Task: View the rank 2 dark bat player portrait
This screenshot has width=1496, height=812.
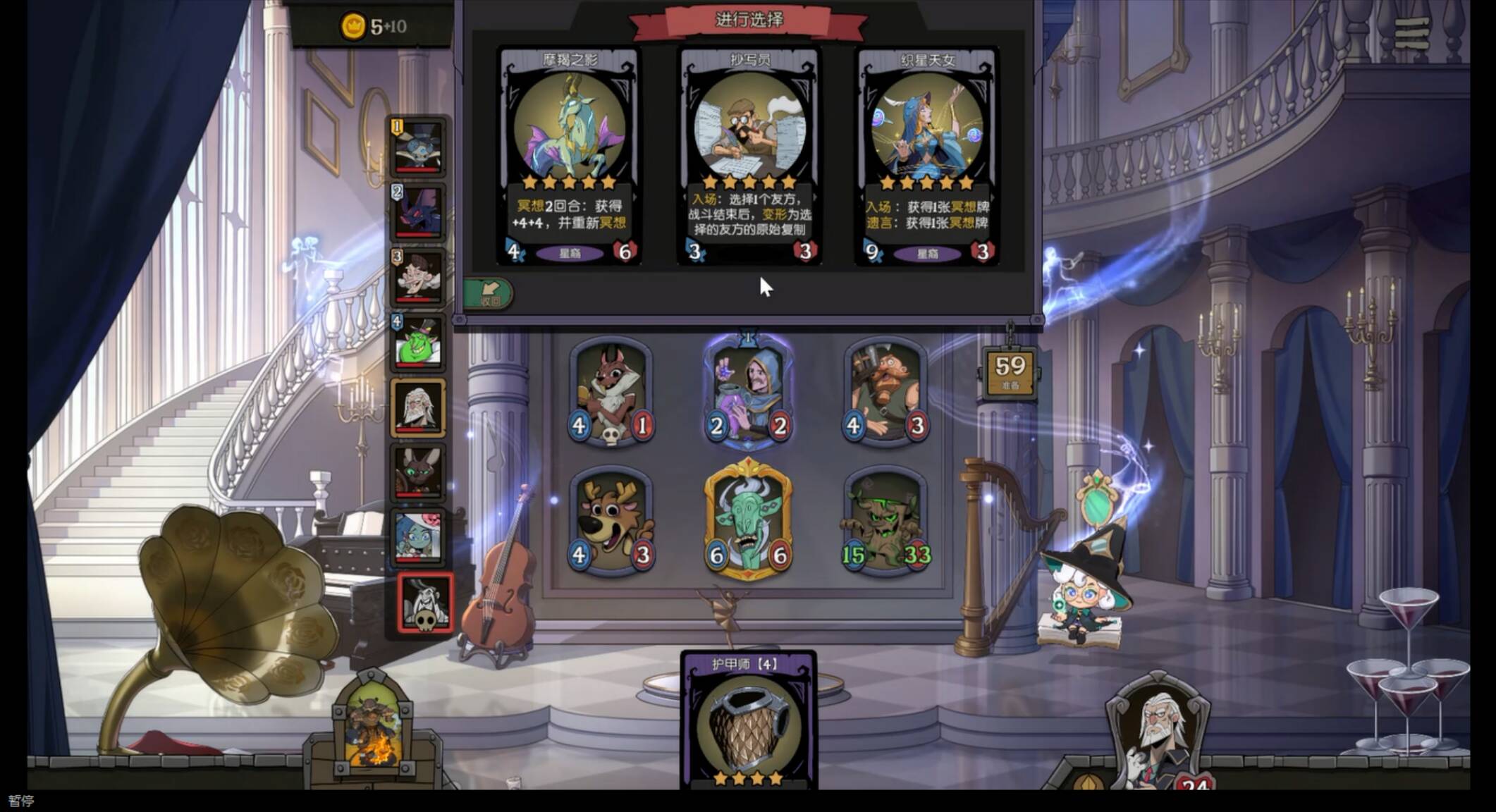Action: (418, 212)
